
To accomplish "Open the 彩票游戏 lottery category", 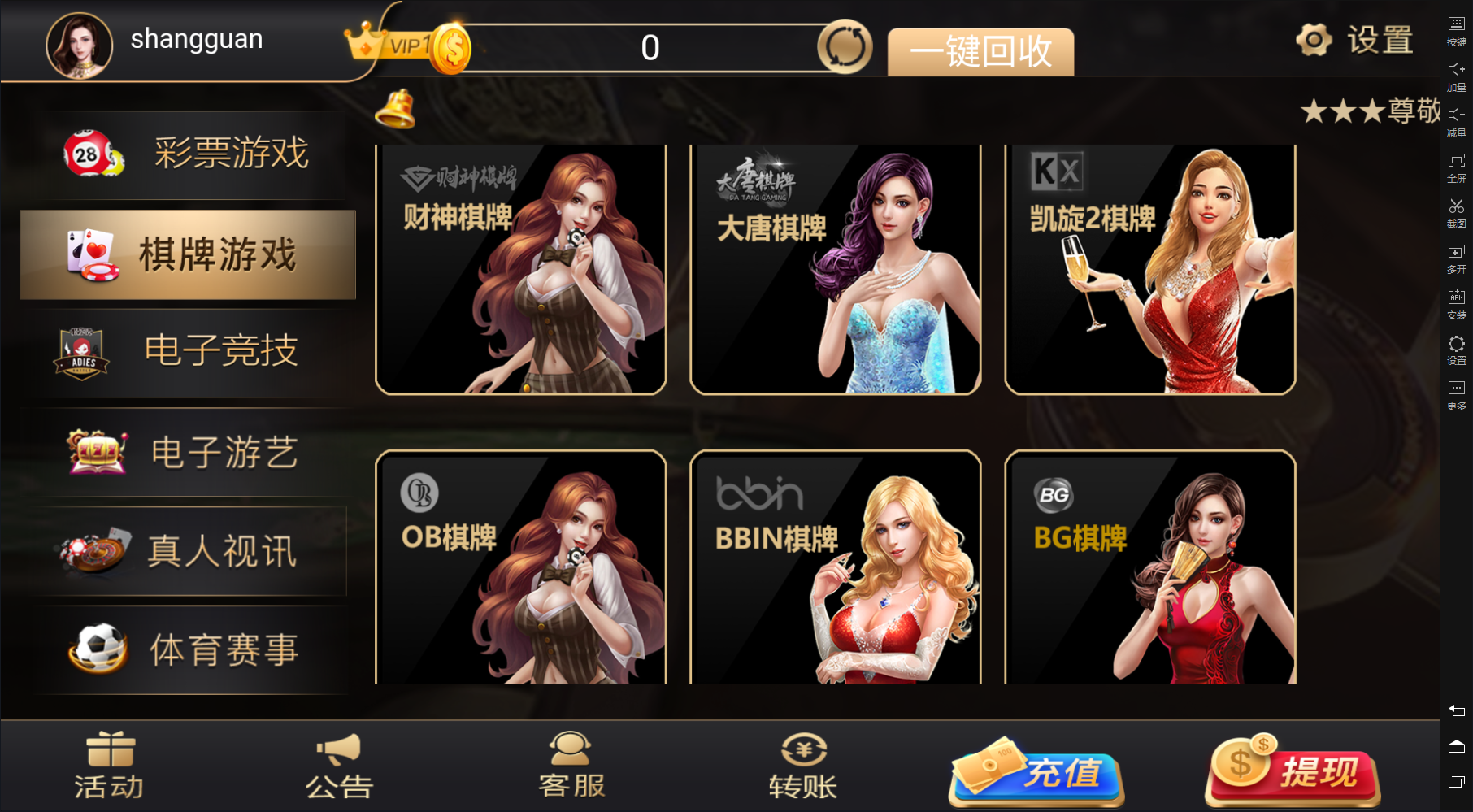I will click(x=189, y=154).
